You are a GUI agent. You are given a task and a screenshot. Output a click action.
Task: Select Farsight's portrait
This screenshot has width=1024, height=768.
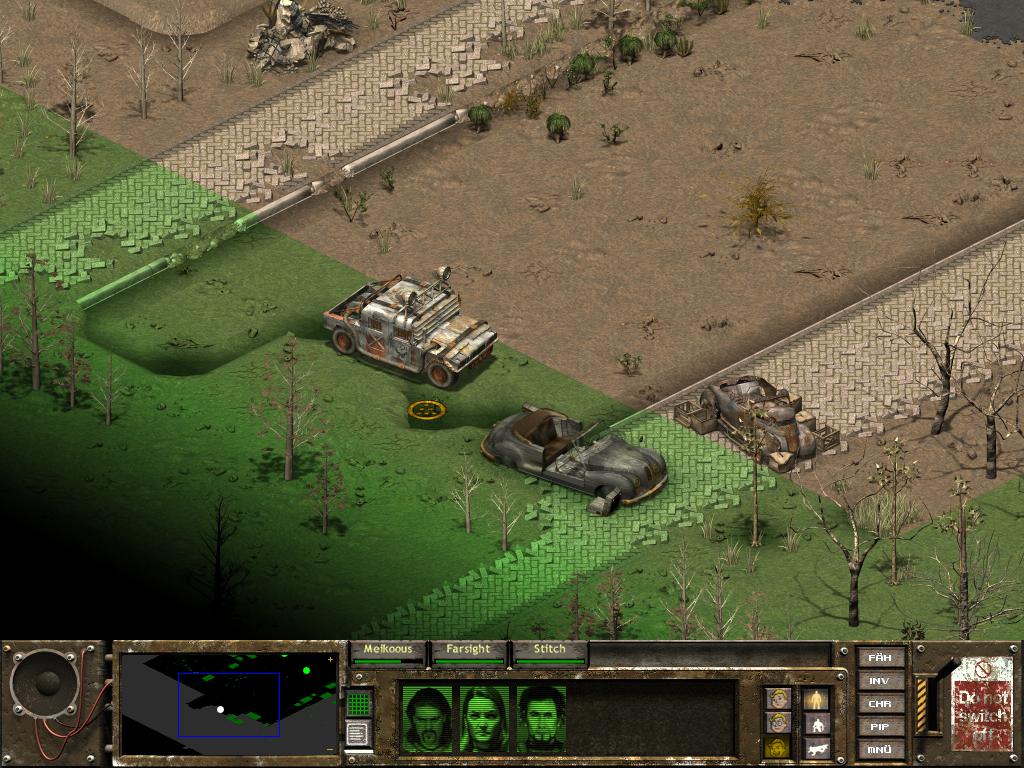tap(483, 719)
